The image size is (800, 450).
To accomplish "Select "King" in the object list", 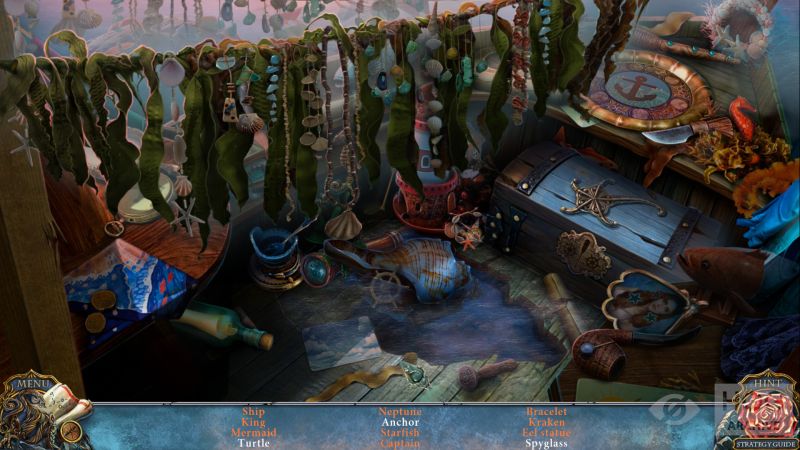I will [253, 422].
